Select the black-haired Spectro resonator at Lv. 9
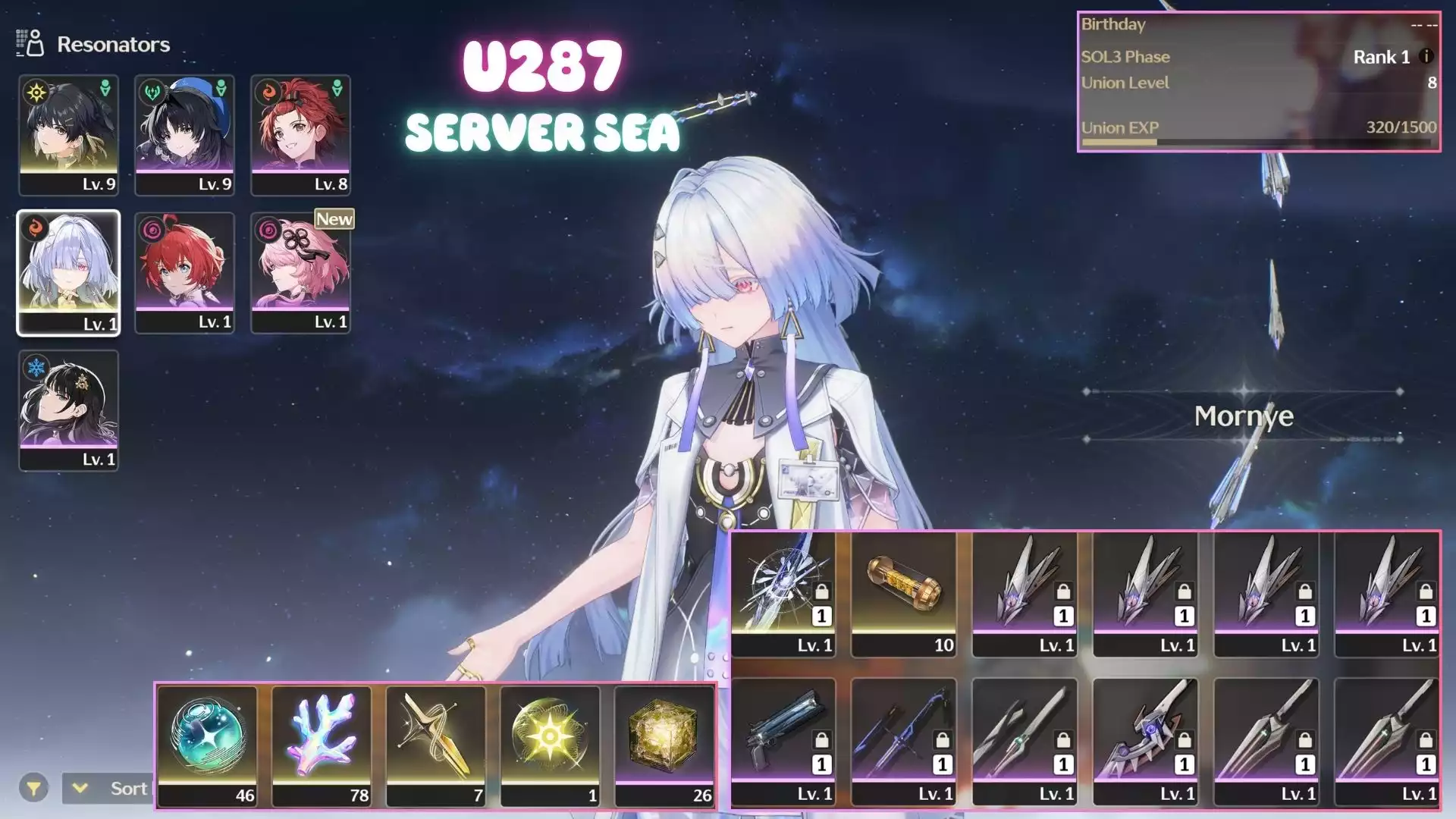Image resolution: width=1456 pixels, height=819 pixels. (x=68, y=135)
